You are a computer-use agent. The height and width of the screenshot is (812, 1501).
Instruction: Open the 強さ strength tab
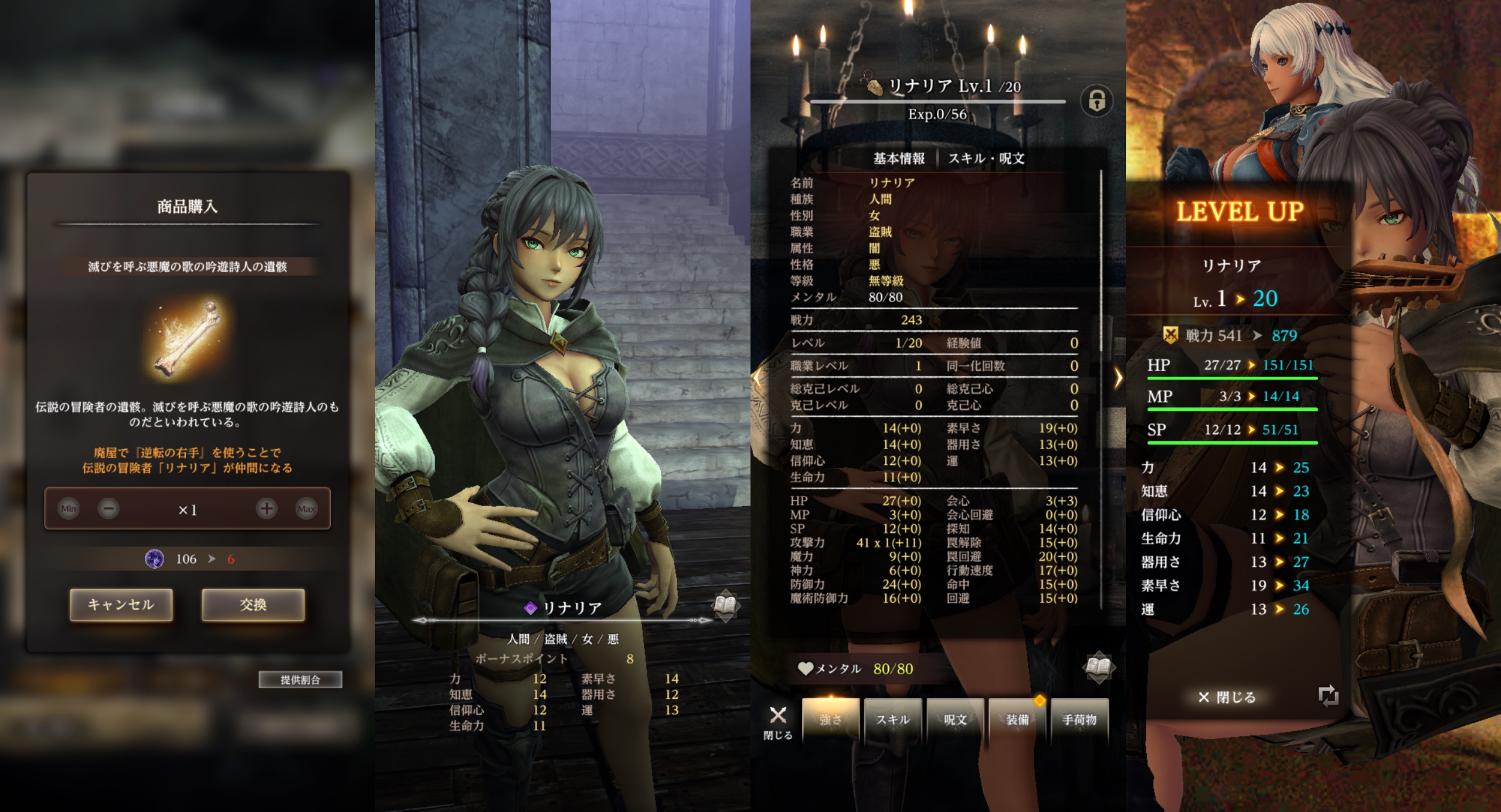click(x=831, y=719)
